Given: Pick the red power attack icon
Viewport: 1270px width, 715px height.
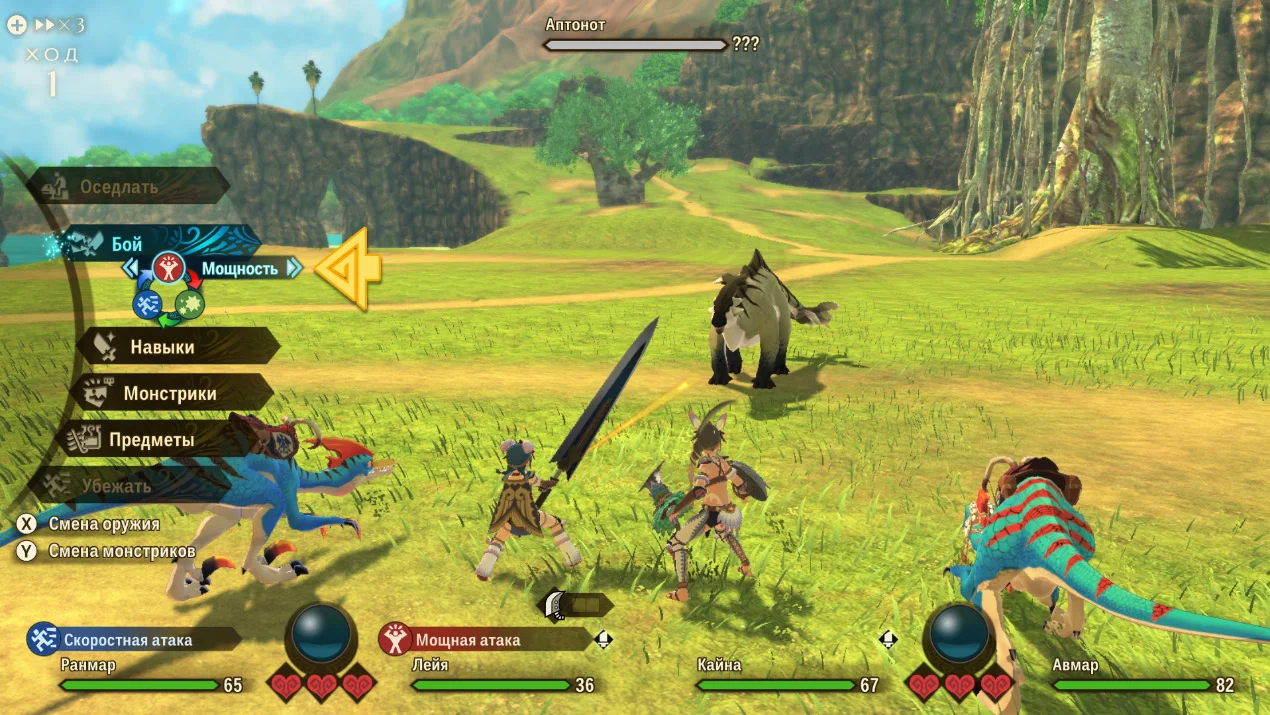Looking at the screenshot, I should (169, 268).
